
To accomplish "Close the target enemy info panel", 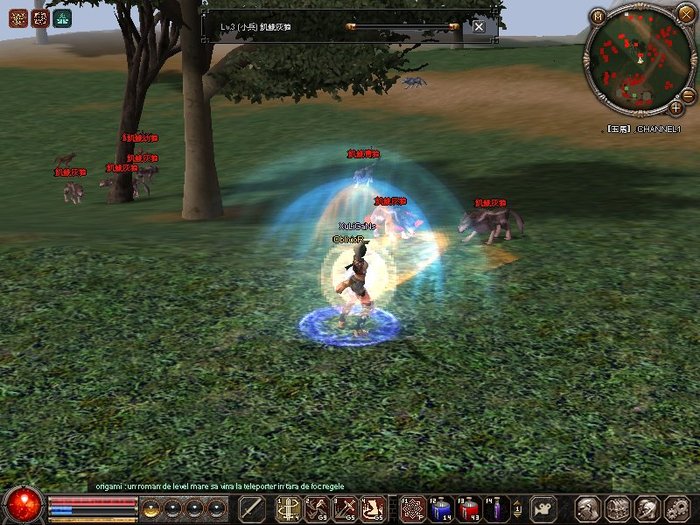I will coord(479,26).
